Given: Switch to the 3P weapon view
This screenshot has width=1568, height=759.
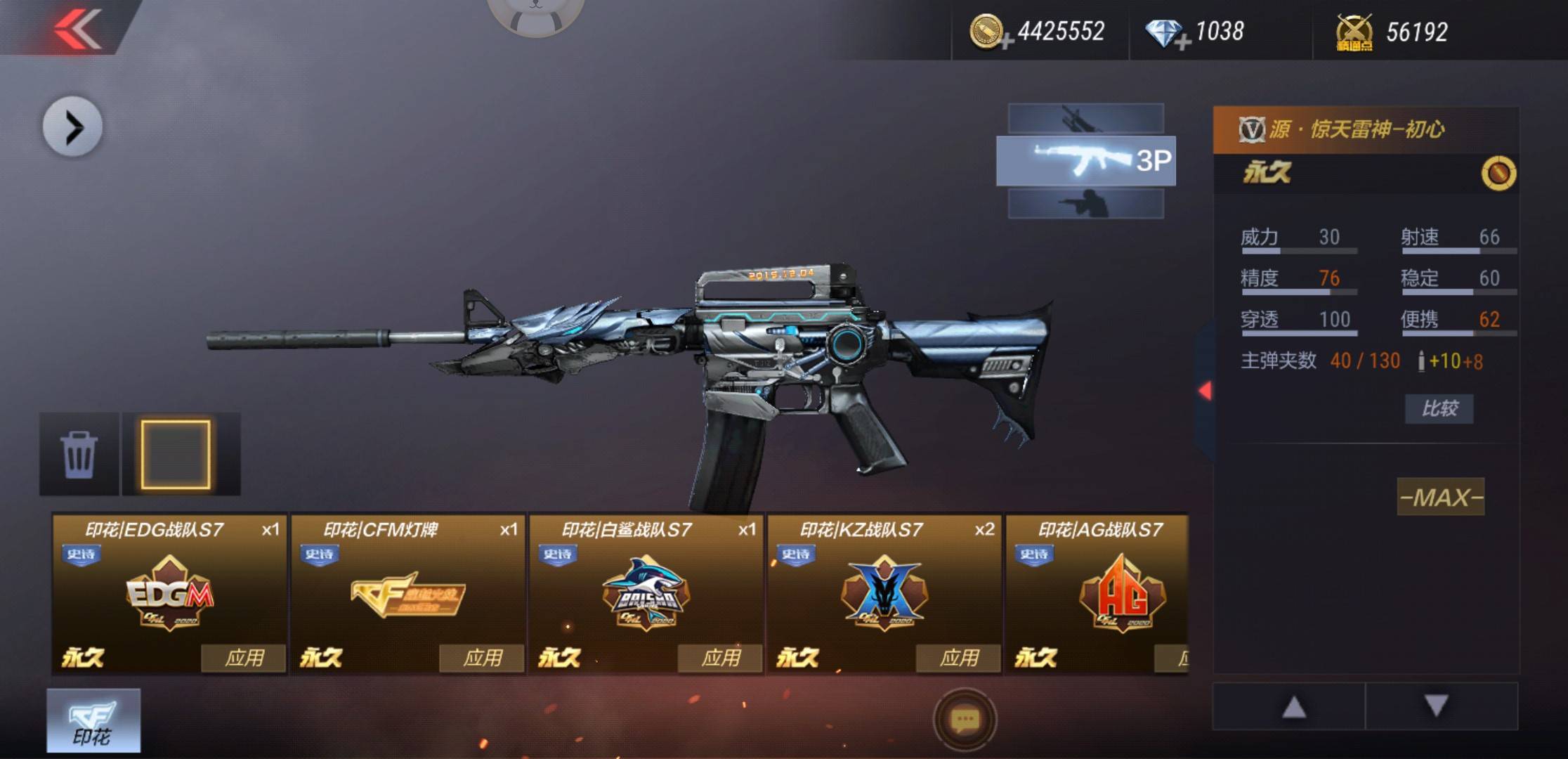Looking at the screenshot, I should click(x=1085, y=161).
